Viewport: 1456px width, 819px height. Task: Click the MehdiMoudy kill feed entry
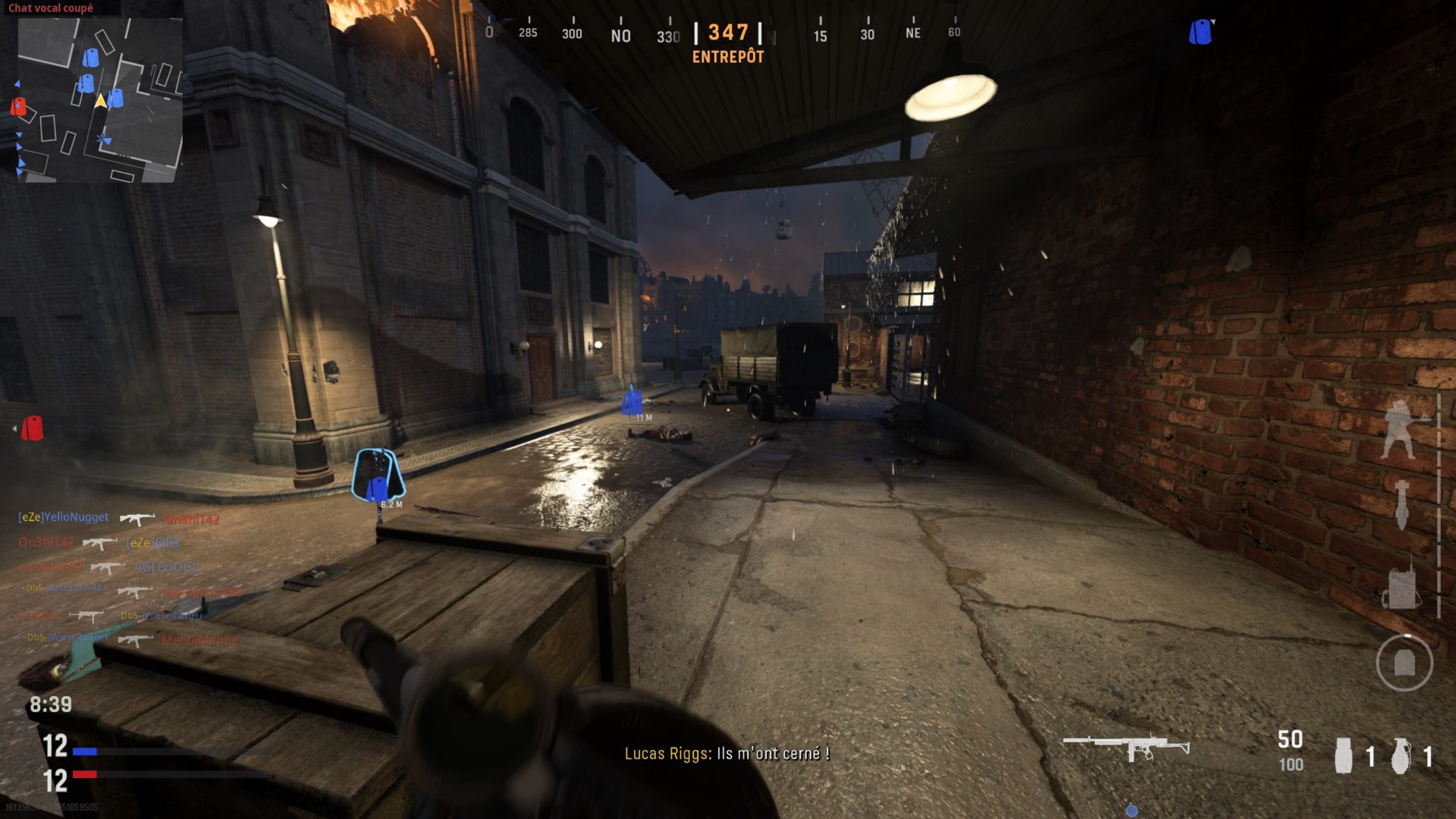[x=199, y=640]
